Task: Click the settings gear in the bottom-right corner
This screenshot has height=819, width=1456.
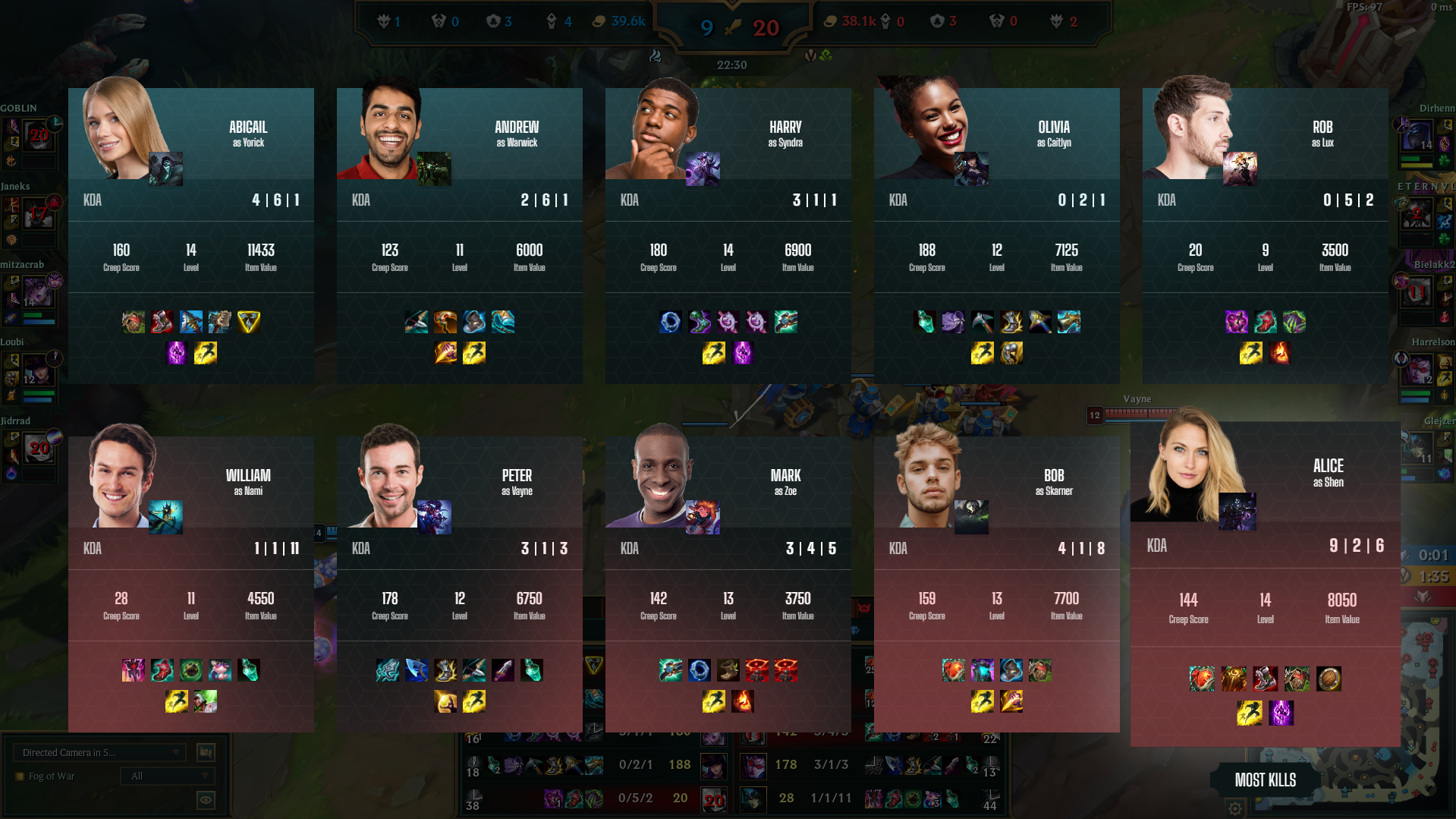Action: click(1236, 809)
